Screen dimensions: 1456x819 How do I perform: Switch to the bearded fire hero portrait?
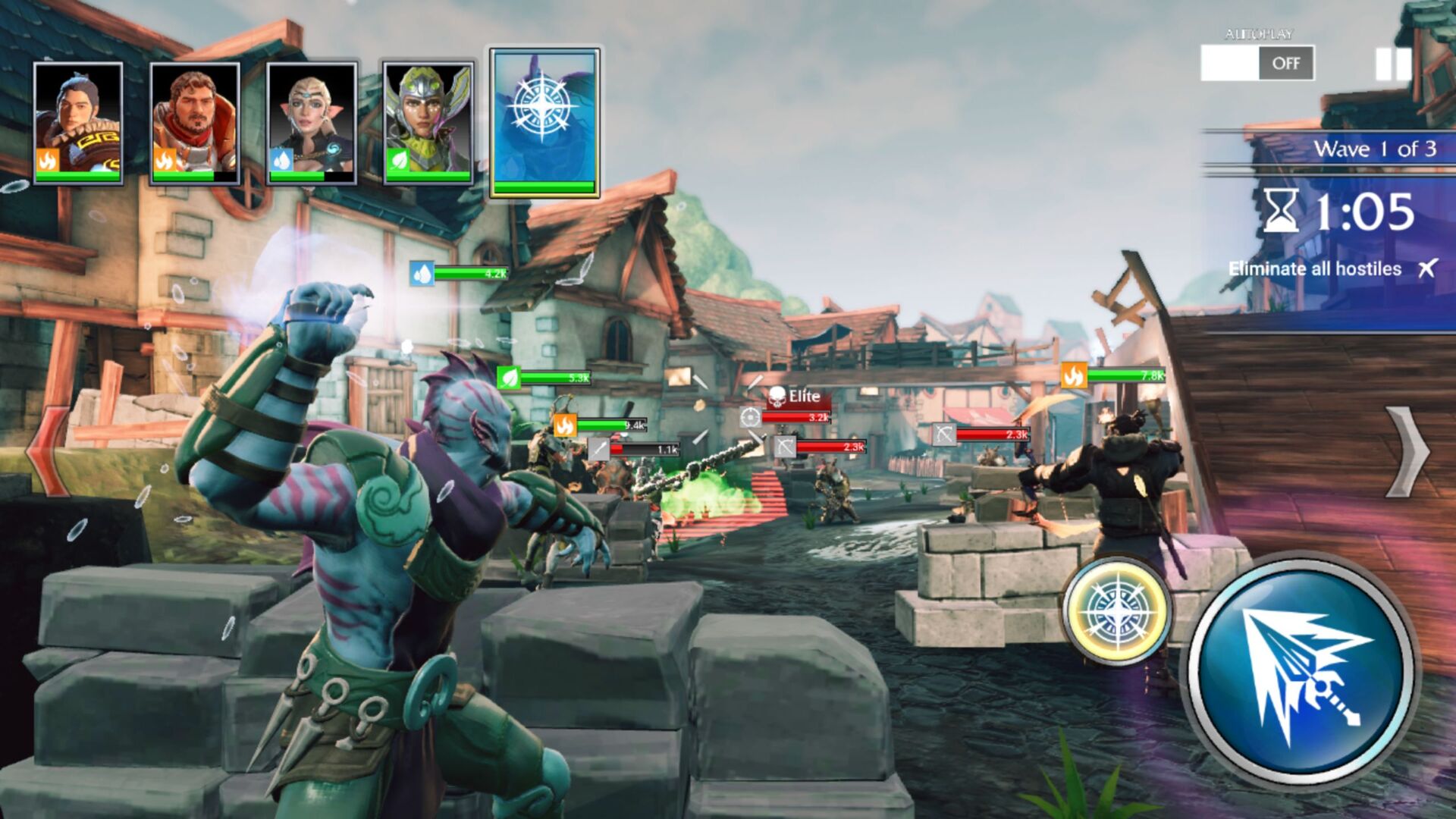coord(195,123)
